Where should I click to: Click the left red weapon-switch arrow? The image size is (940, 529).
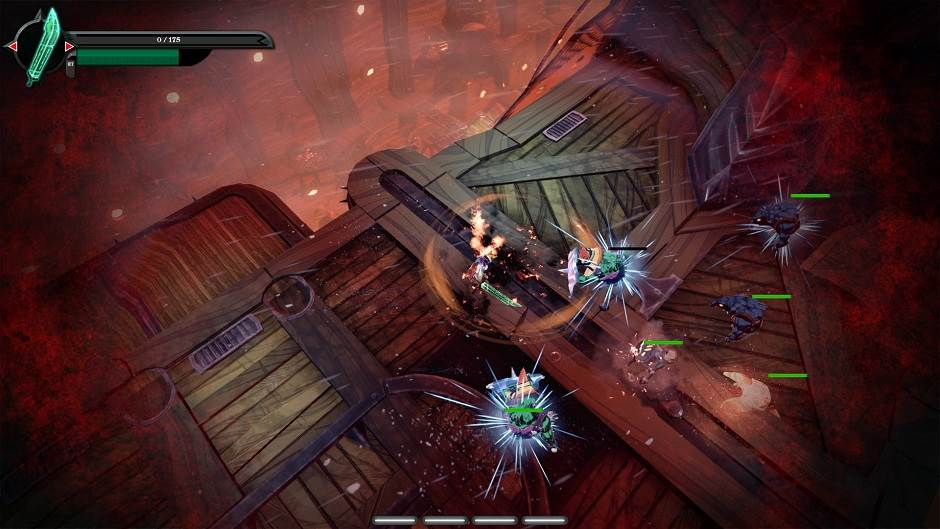pyautogui.click(x=11, y=46)
